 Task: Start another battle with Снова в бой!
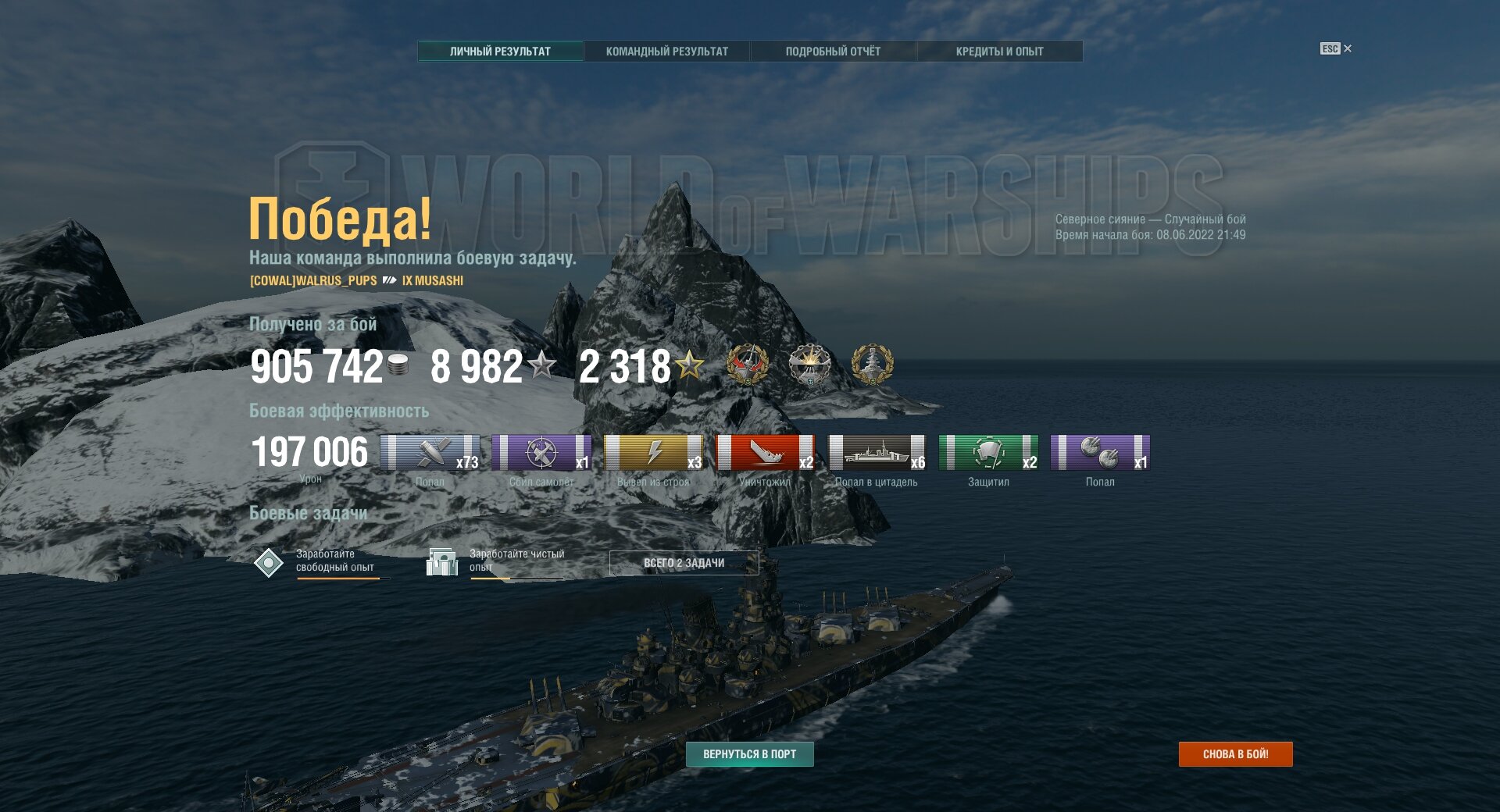[x=1235, y=754]
